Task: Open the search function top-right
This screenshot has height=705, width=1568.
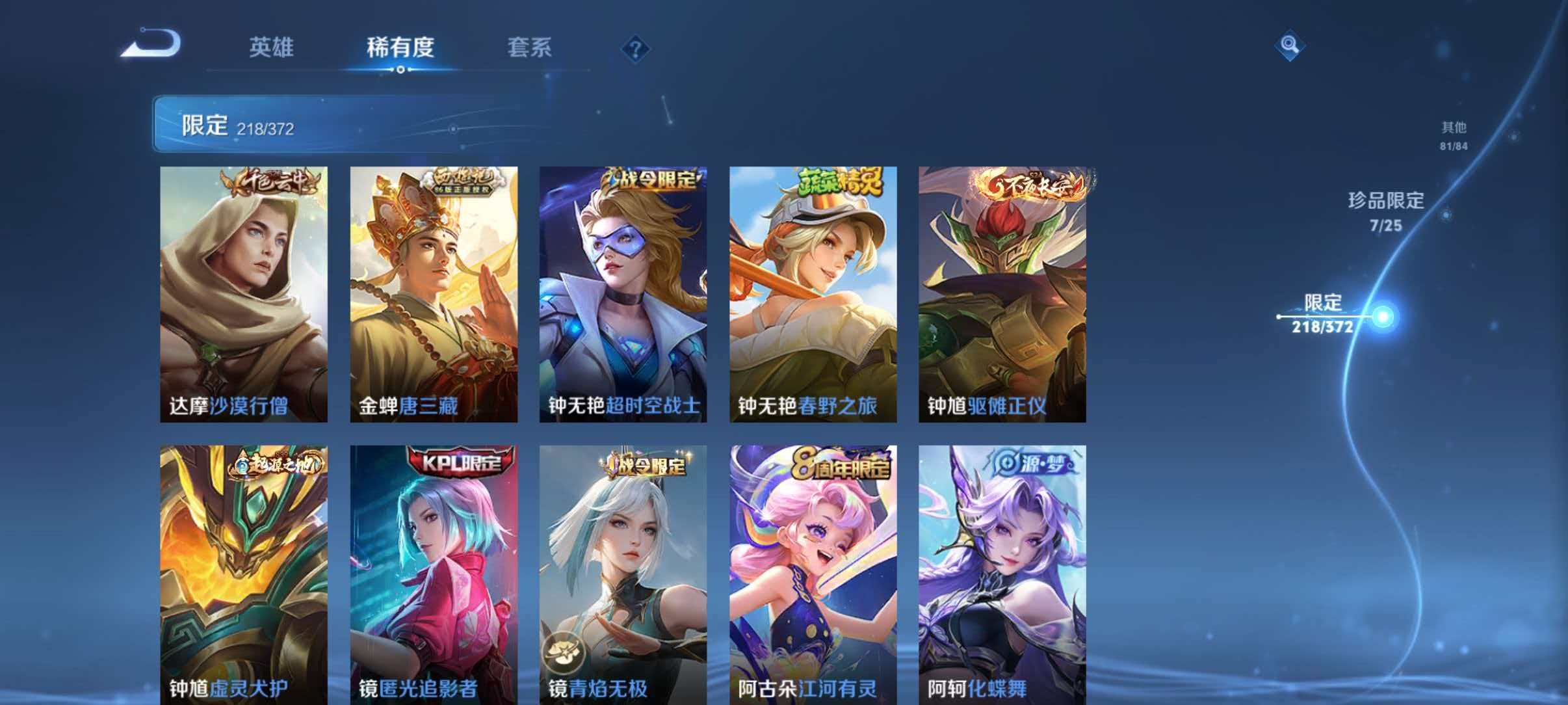Action: (1290, 45)
